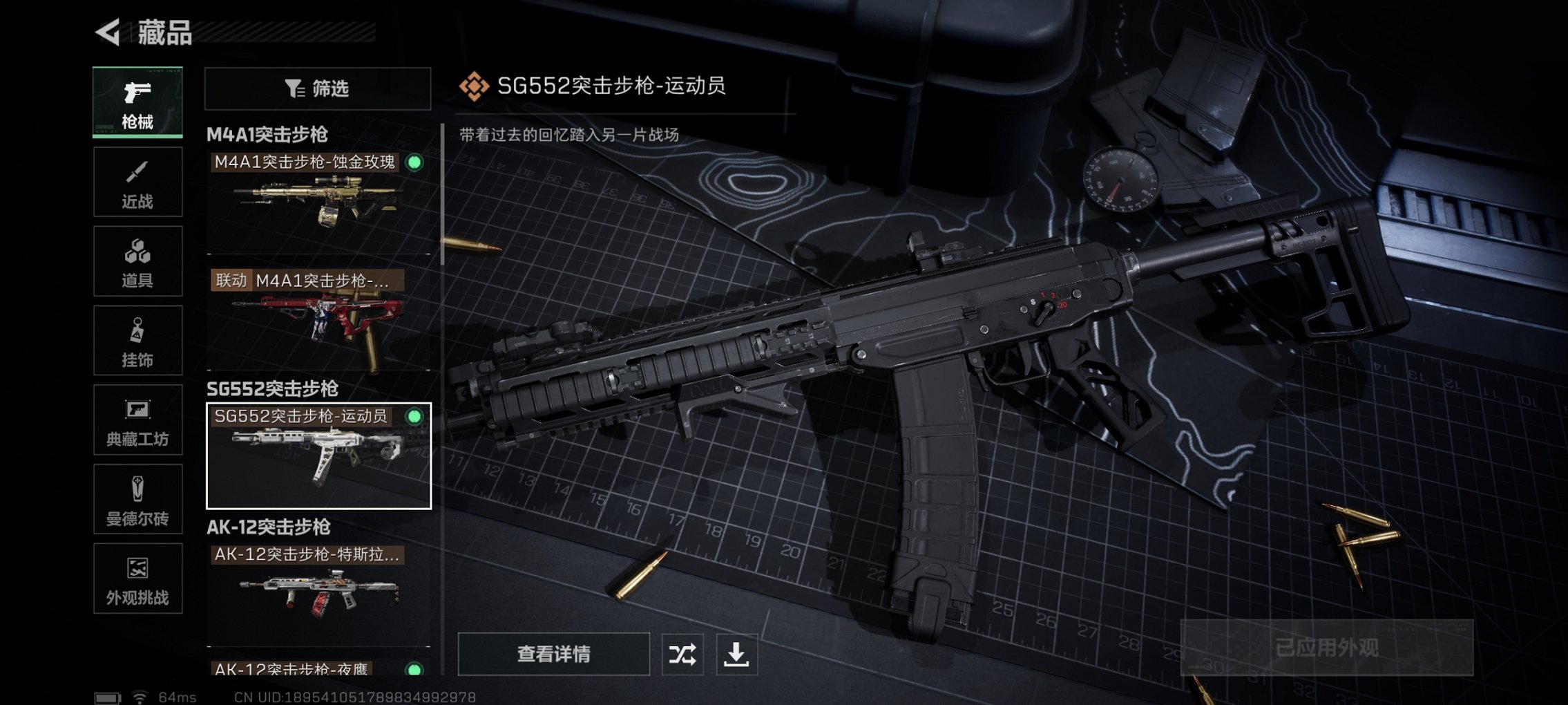Click the shuffle skin icon

(x=682, y=653)
